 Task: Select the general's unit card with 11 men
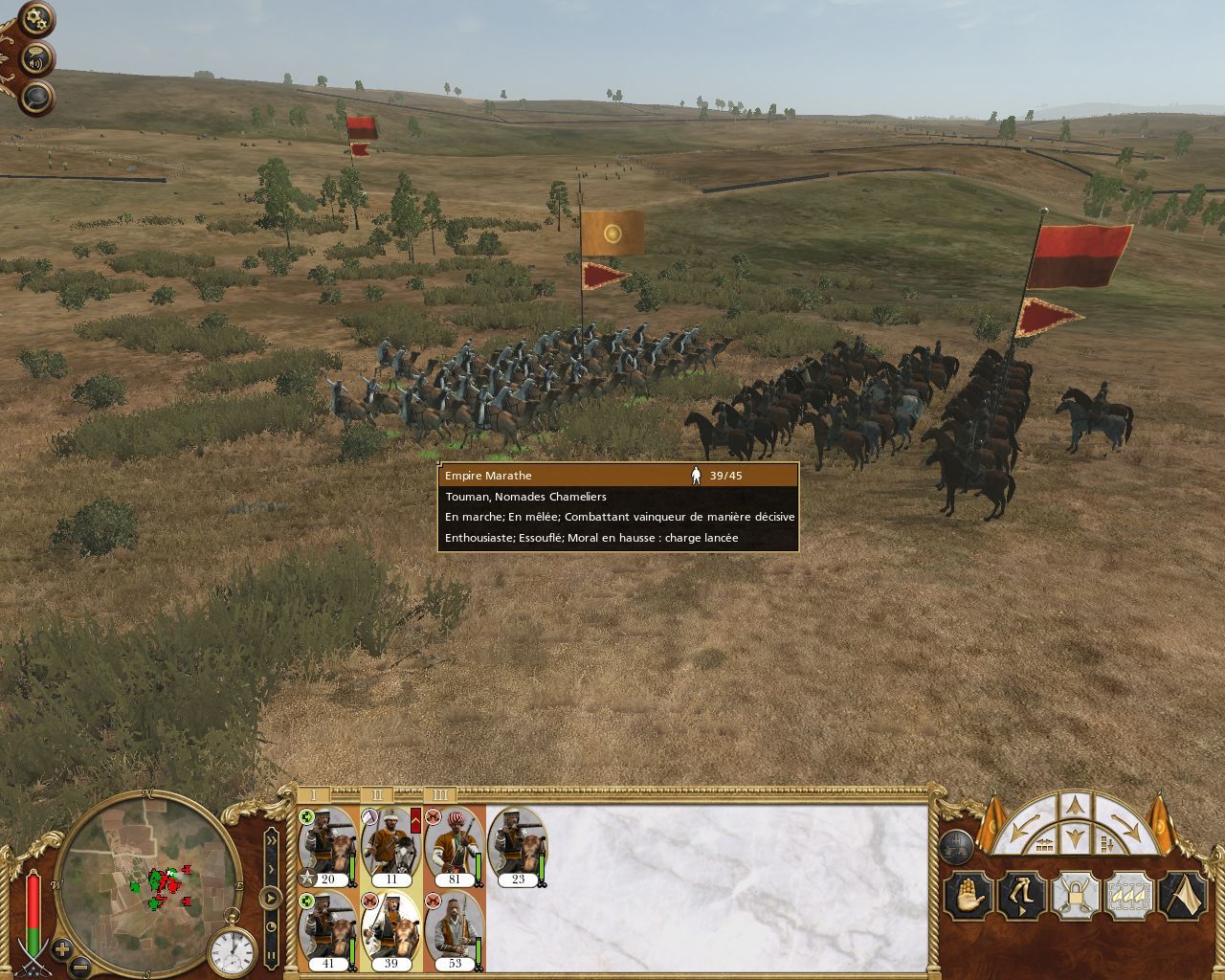click(x=390, y=847)
